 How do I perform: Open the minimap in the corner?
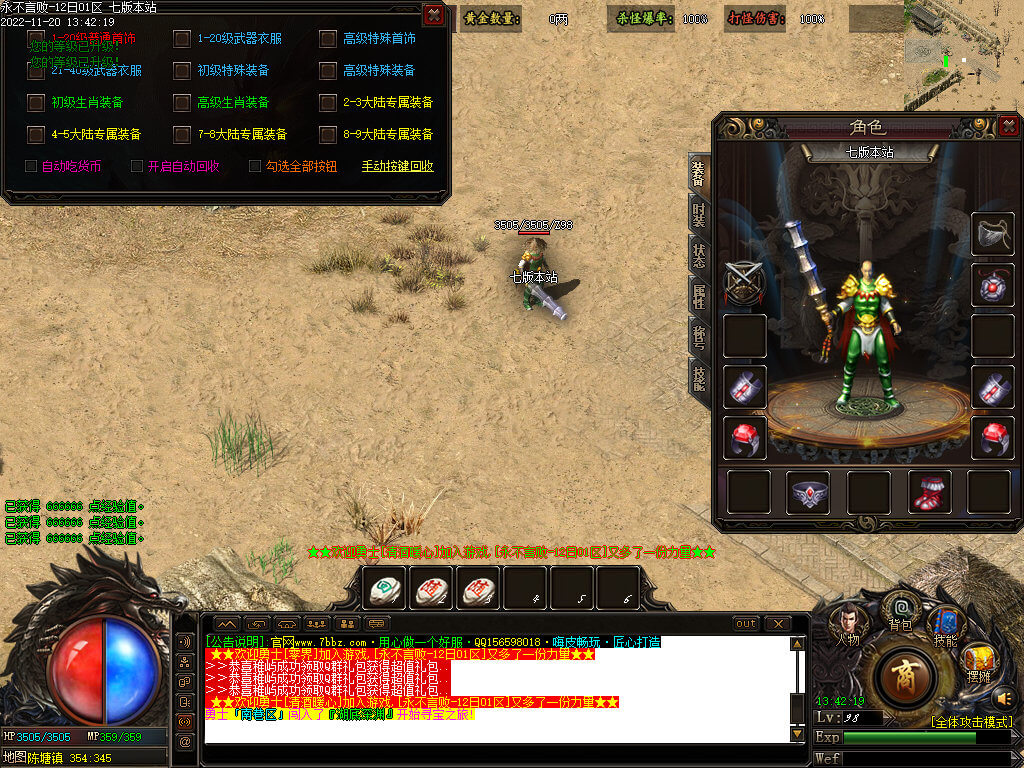[962, 55]
